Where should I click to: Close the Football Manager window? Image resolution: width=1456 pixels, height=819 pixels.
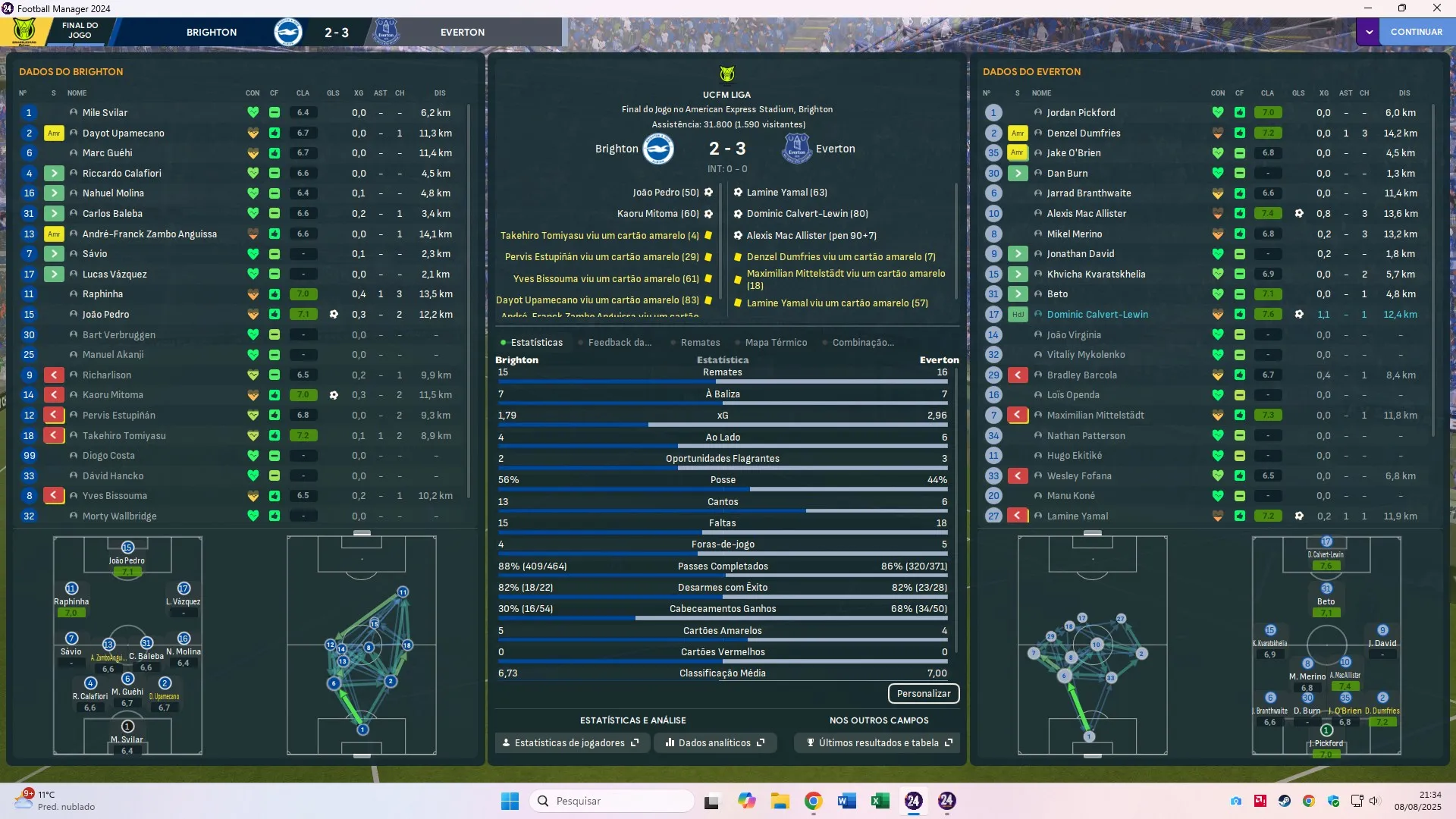(1436, 8)
